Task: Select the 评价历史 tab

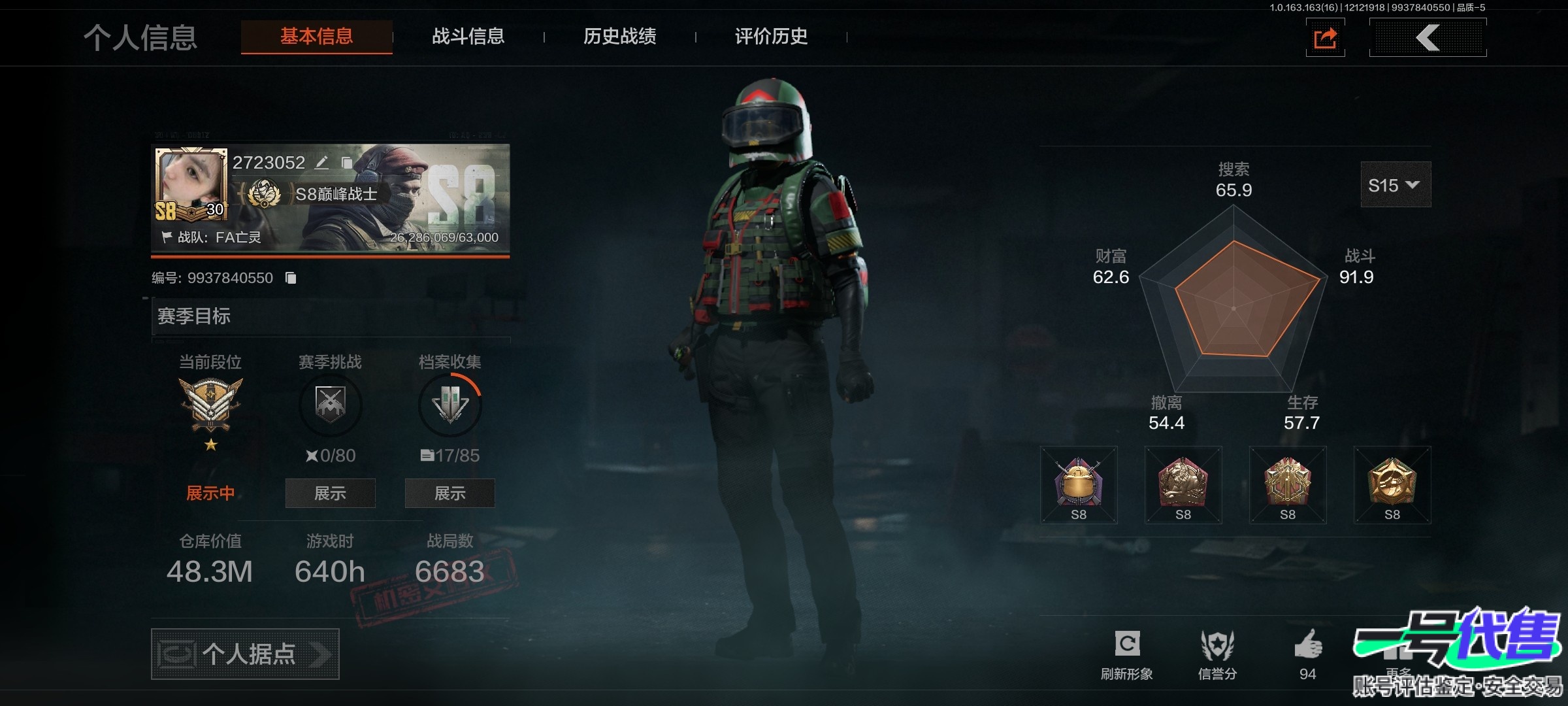Action: coord(771,37)
